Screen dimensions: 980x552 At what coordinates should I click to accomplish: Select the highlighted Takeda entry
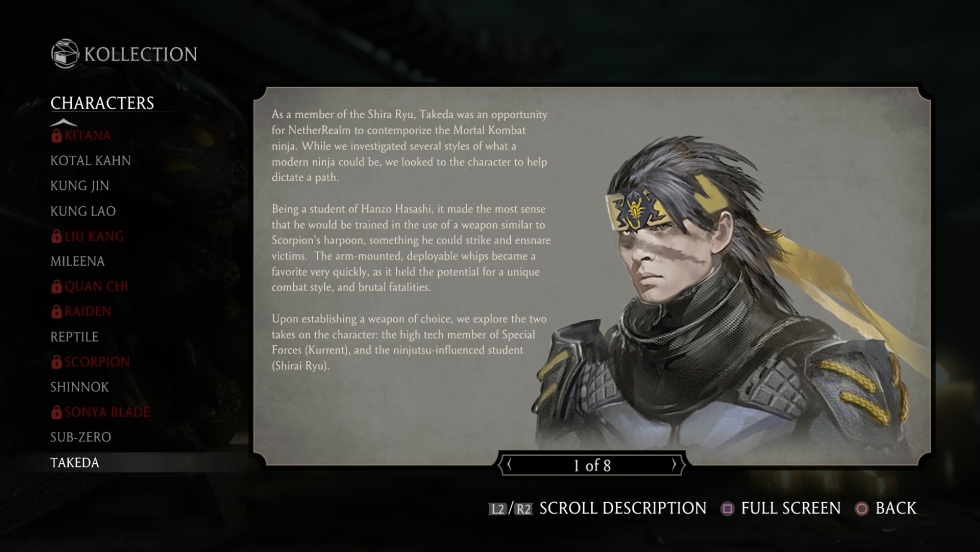[75, 463]
